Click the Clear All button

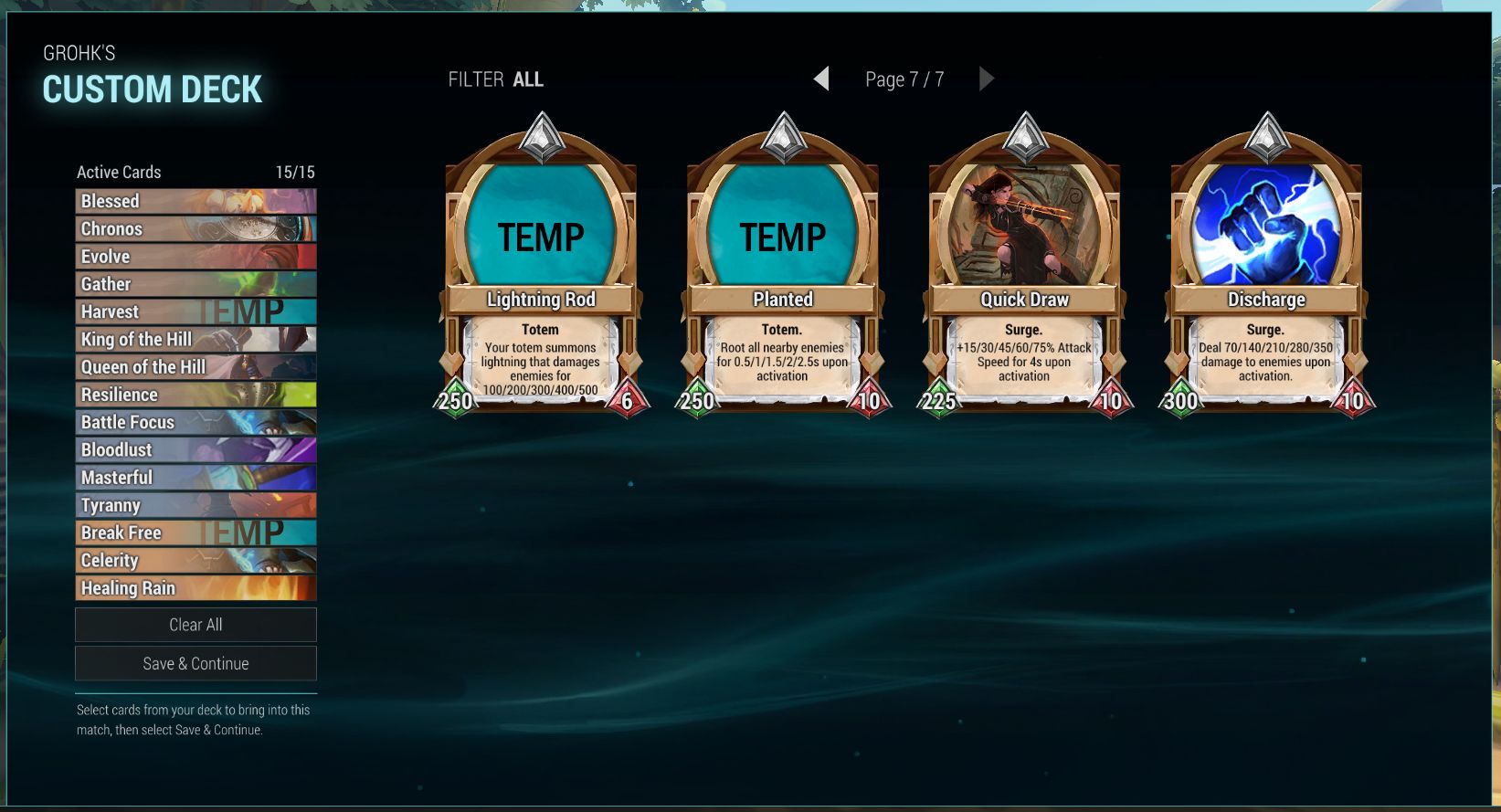coord(196,625)
